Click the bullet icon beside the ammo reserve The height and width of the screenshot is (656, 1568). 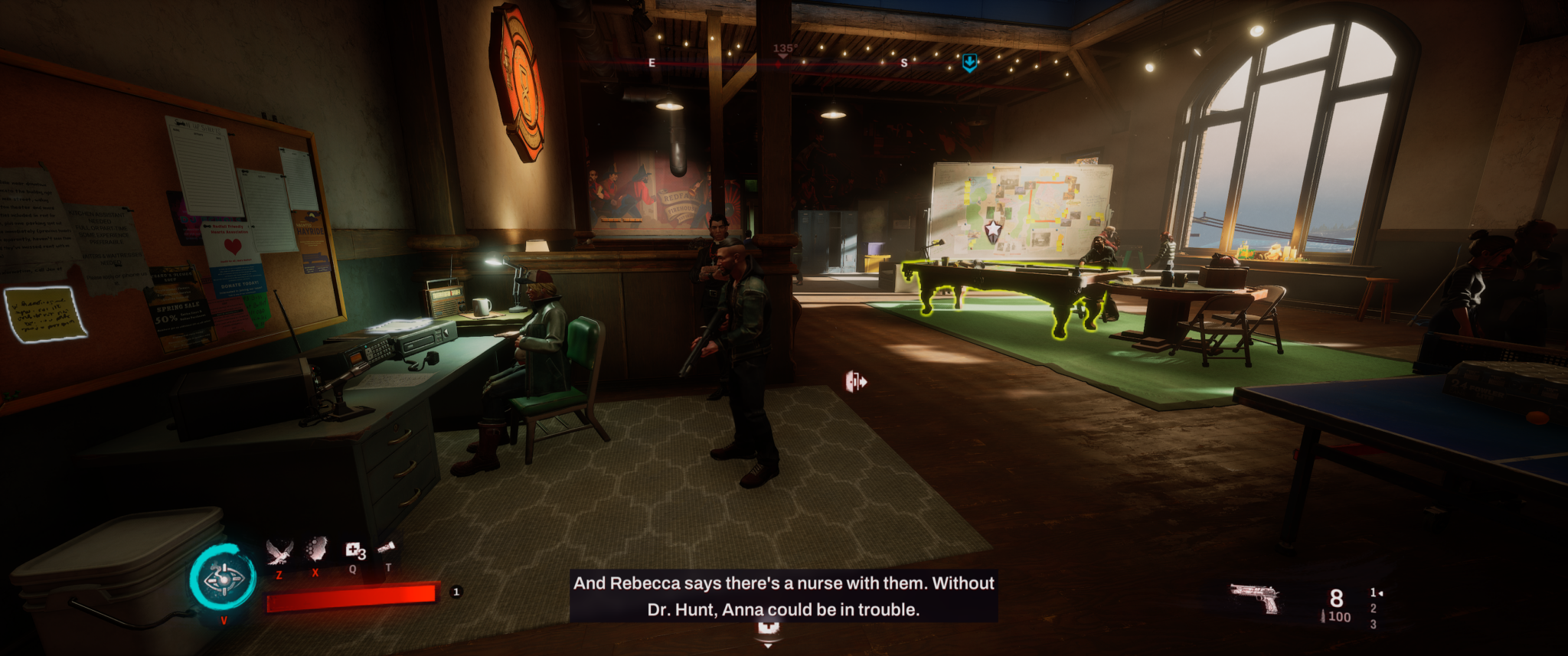1323,617
